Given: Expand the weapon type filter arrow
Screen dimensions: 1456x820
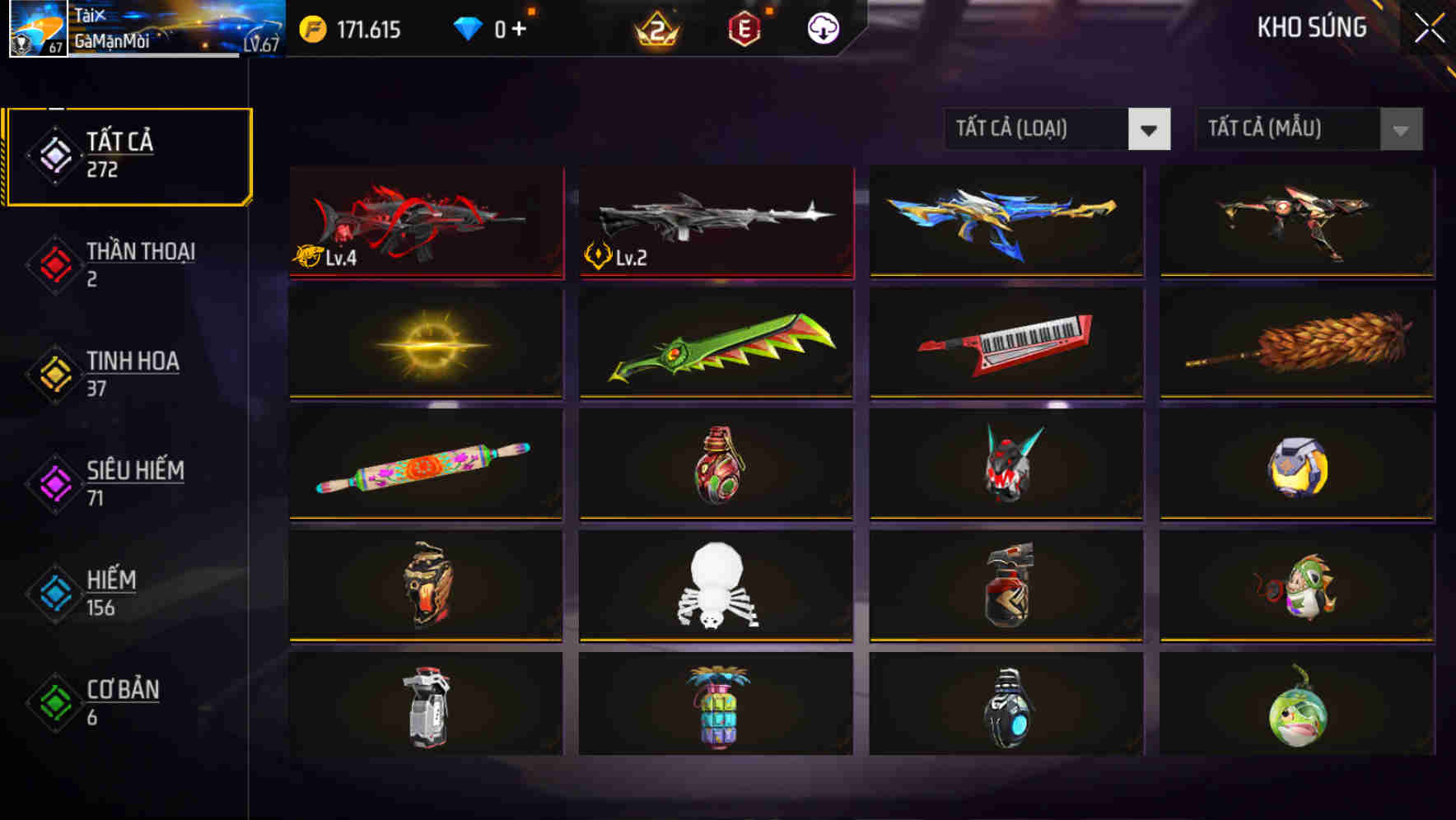Looking at the screenshot, I should pos(1150,129).
